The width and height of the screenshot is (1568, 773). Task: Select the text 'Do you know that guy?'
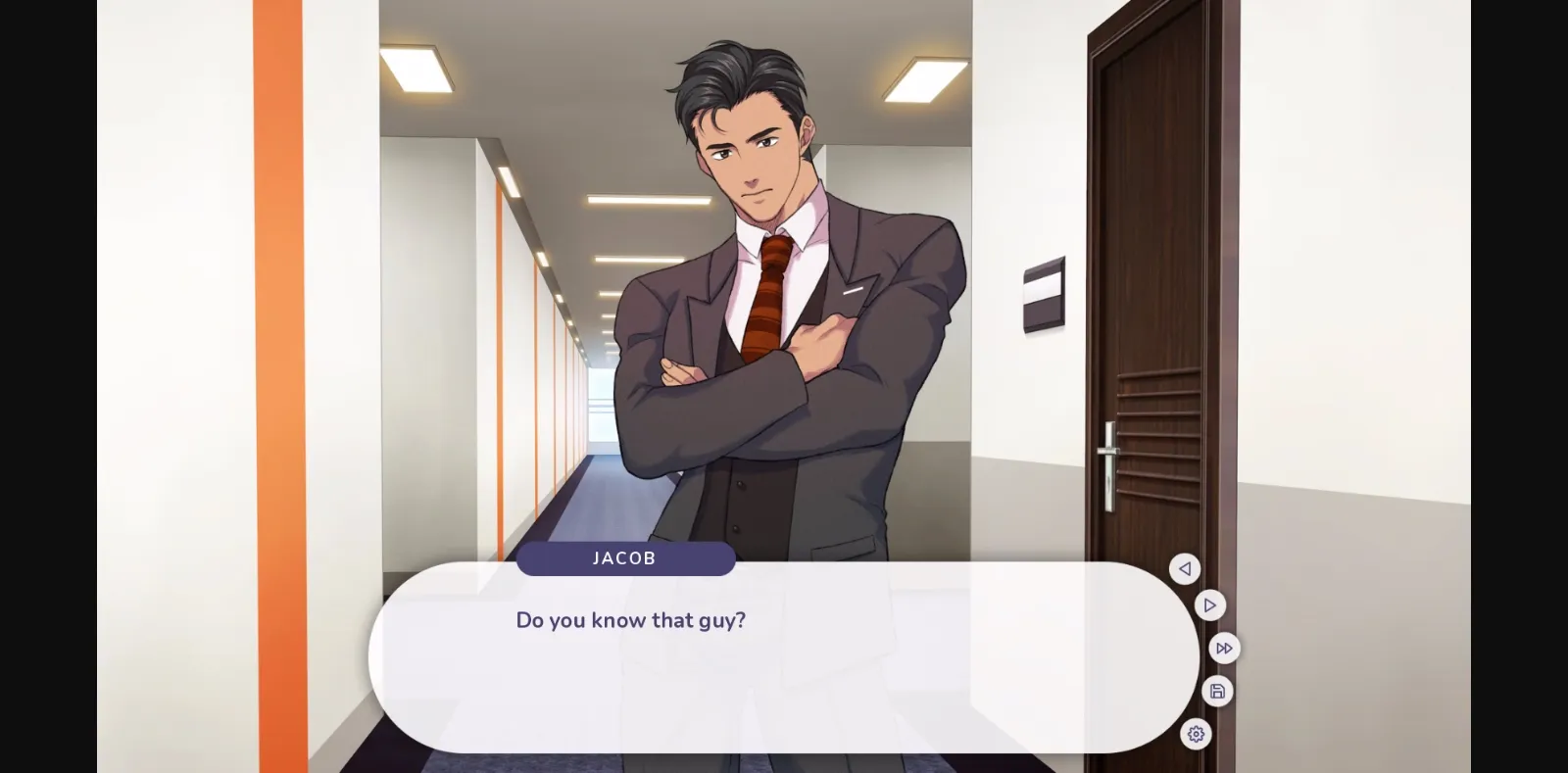631,620
